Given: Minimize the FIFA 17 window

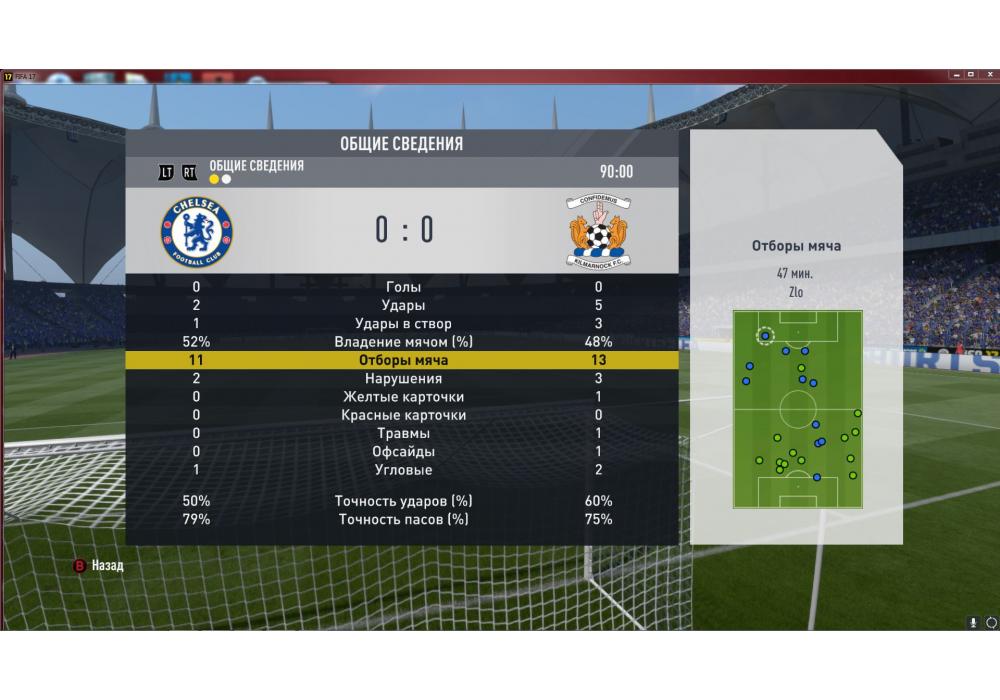Looking at the screenshot, I should click(x=953, y=75).
